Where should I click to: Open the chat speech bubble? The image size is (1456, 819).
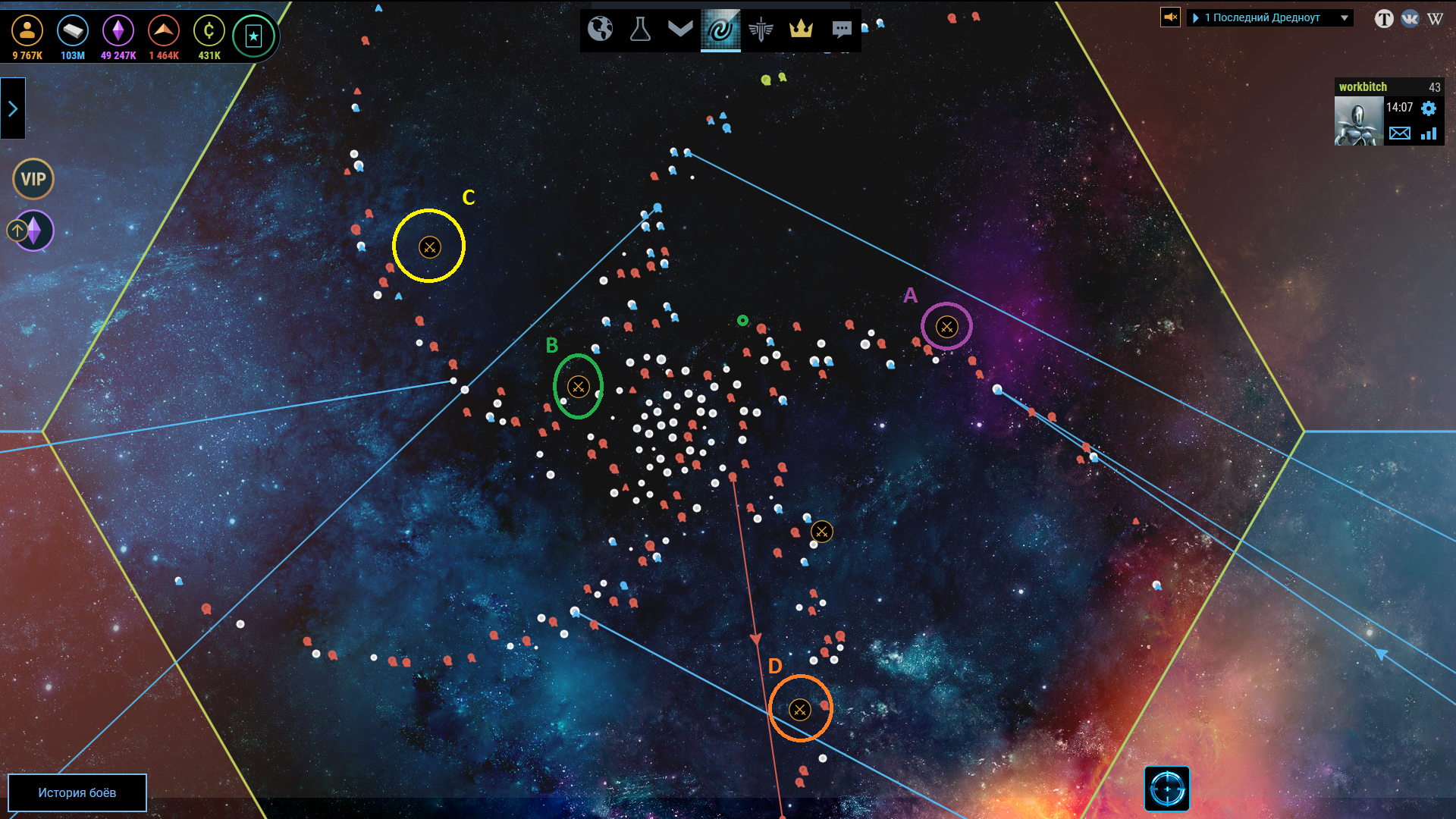pyautogui.click(x=841, y=30)
